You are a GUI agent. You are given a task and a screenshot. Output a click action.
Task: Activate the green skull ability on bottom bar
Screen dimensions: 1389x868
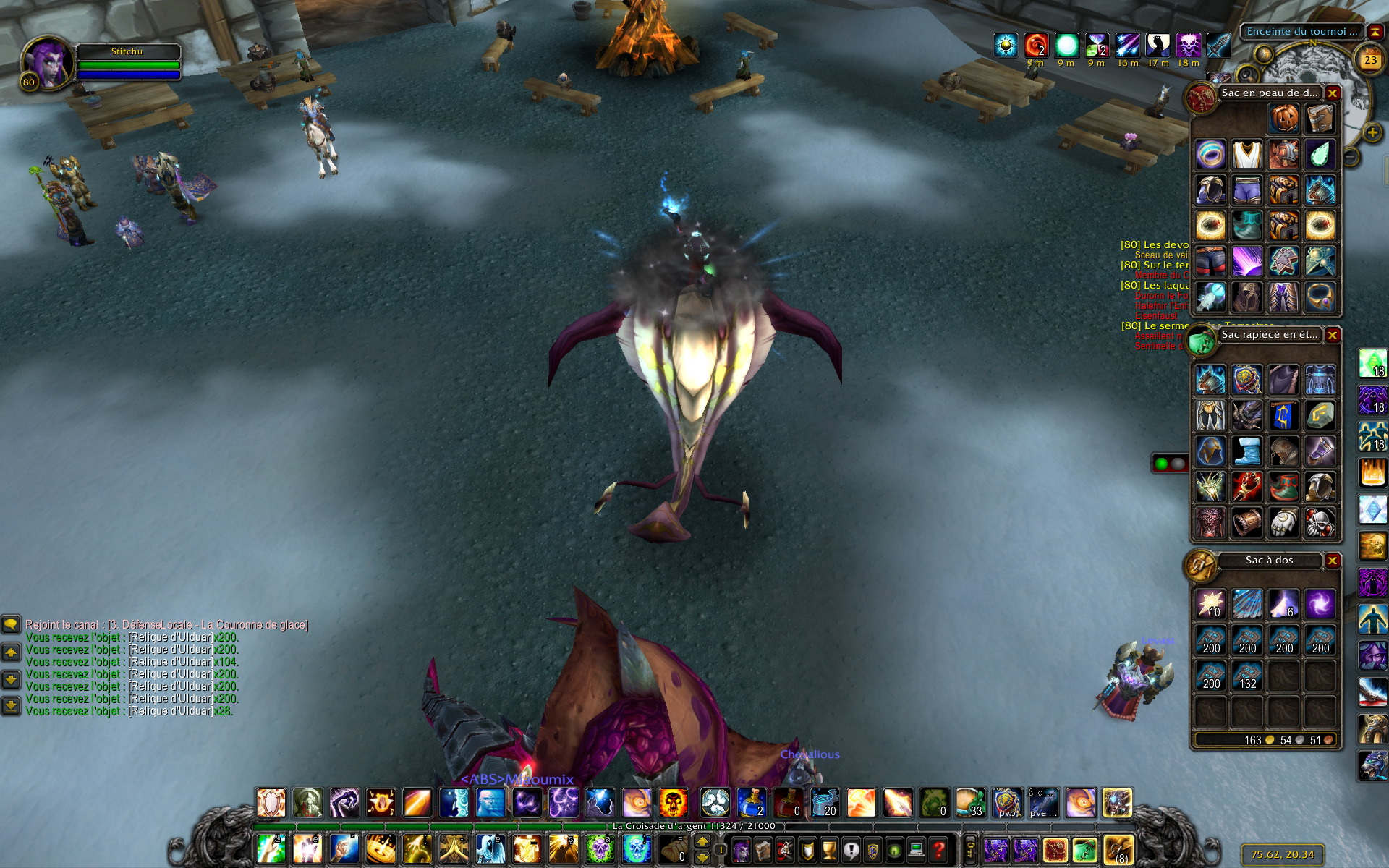point(599,849)
